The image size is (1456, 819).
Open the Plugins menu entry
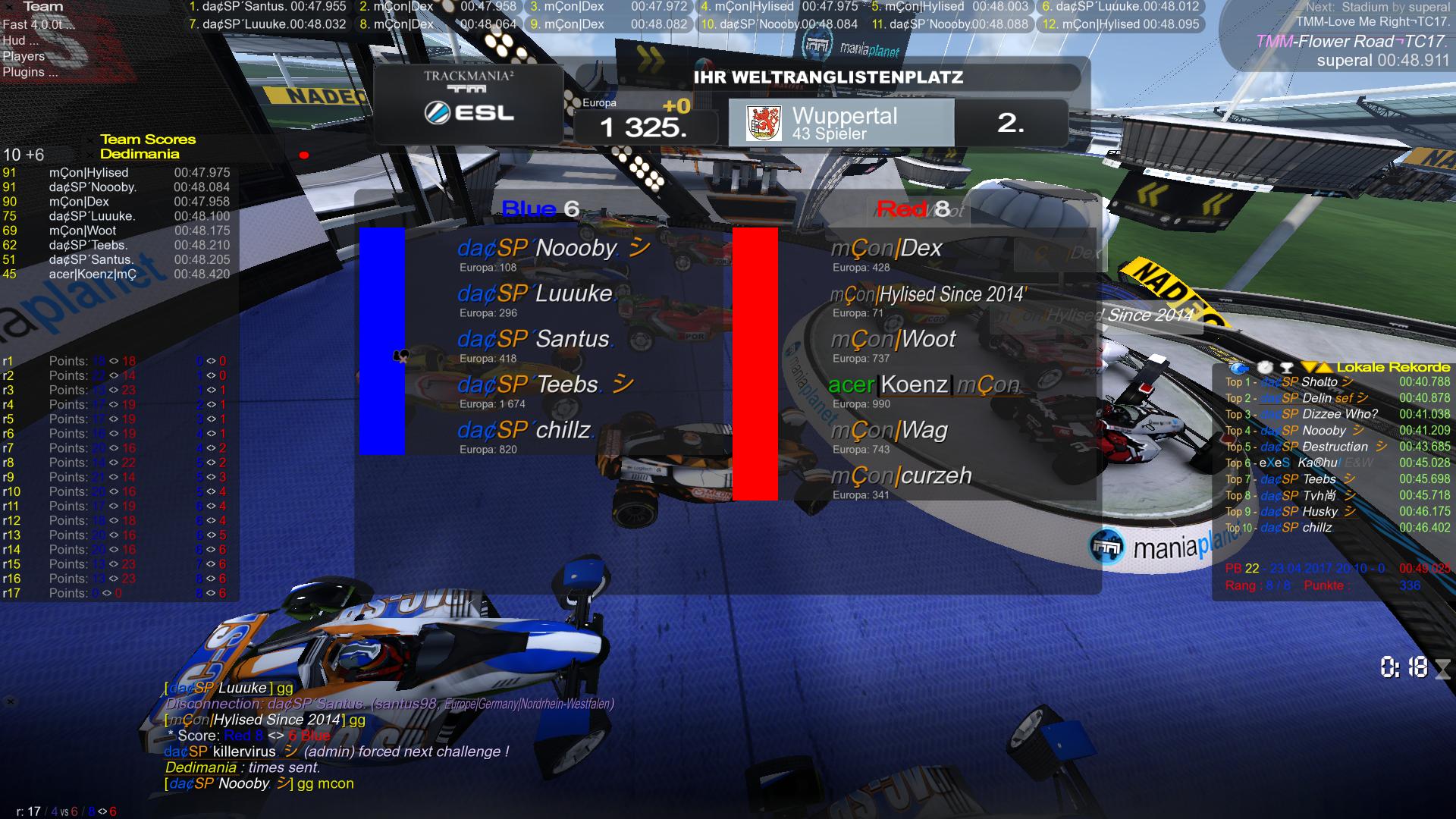coord(30,72)
